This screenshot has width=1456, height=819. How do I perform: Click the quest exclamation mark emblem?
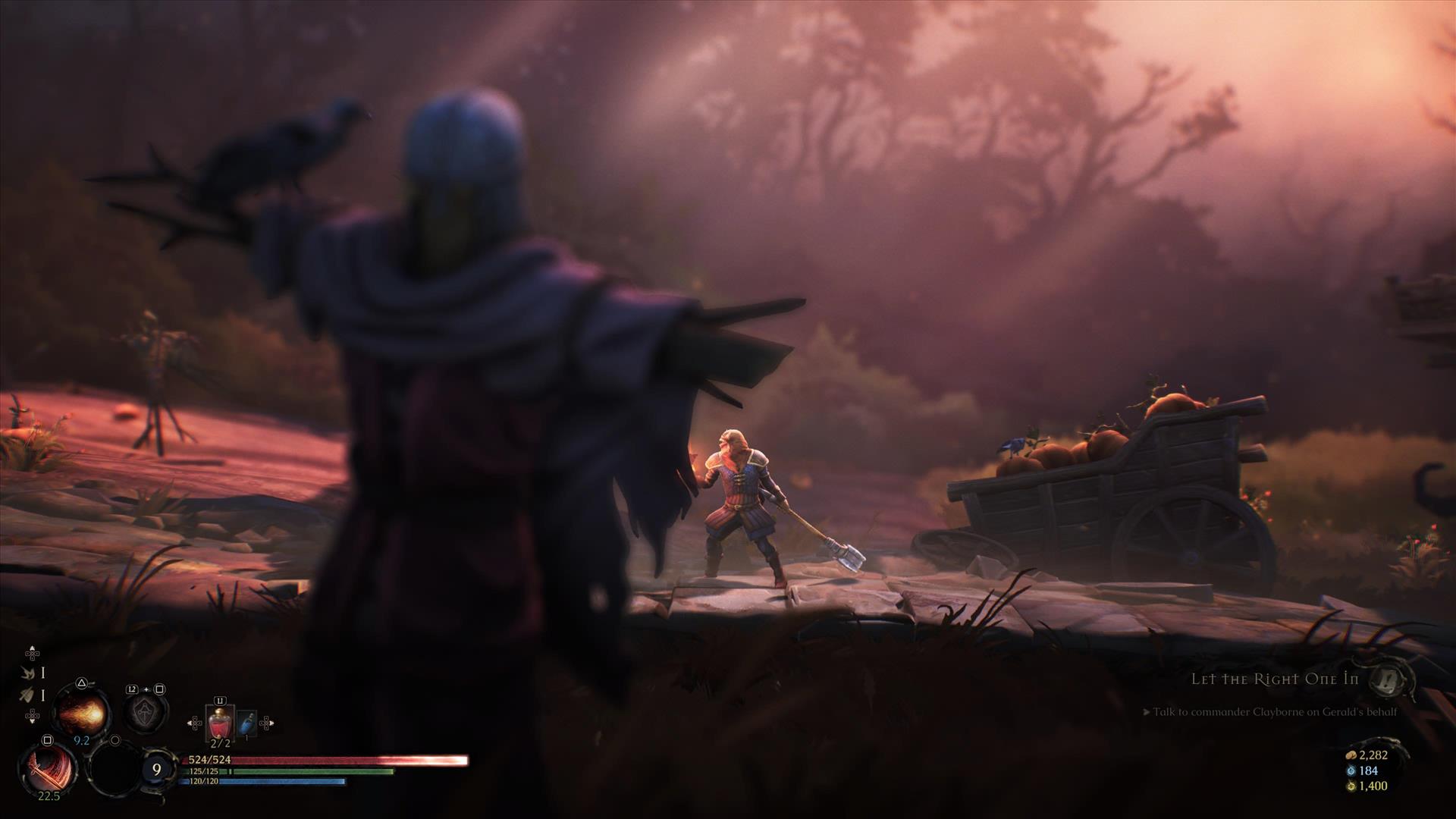click(1392, 679)
